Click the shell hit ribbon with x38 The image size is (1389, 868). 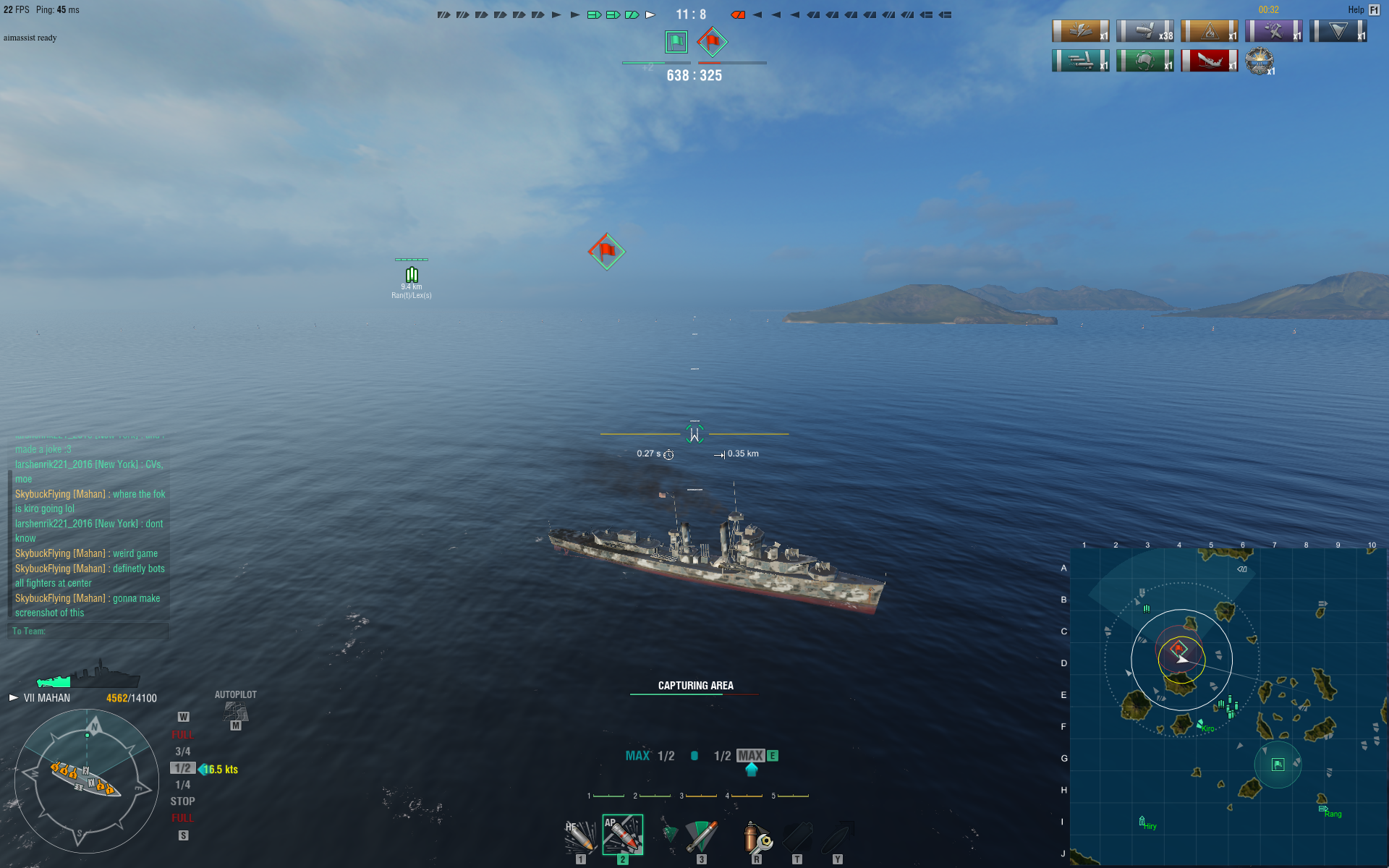[x=1144, y=31]
